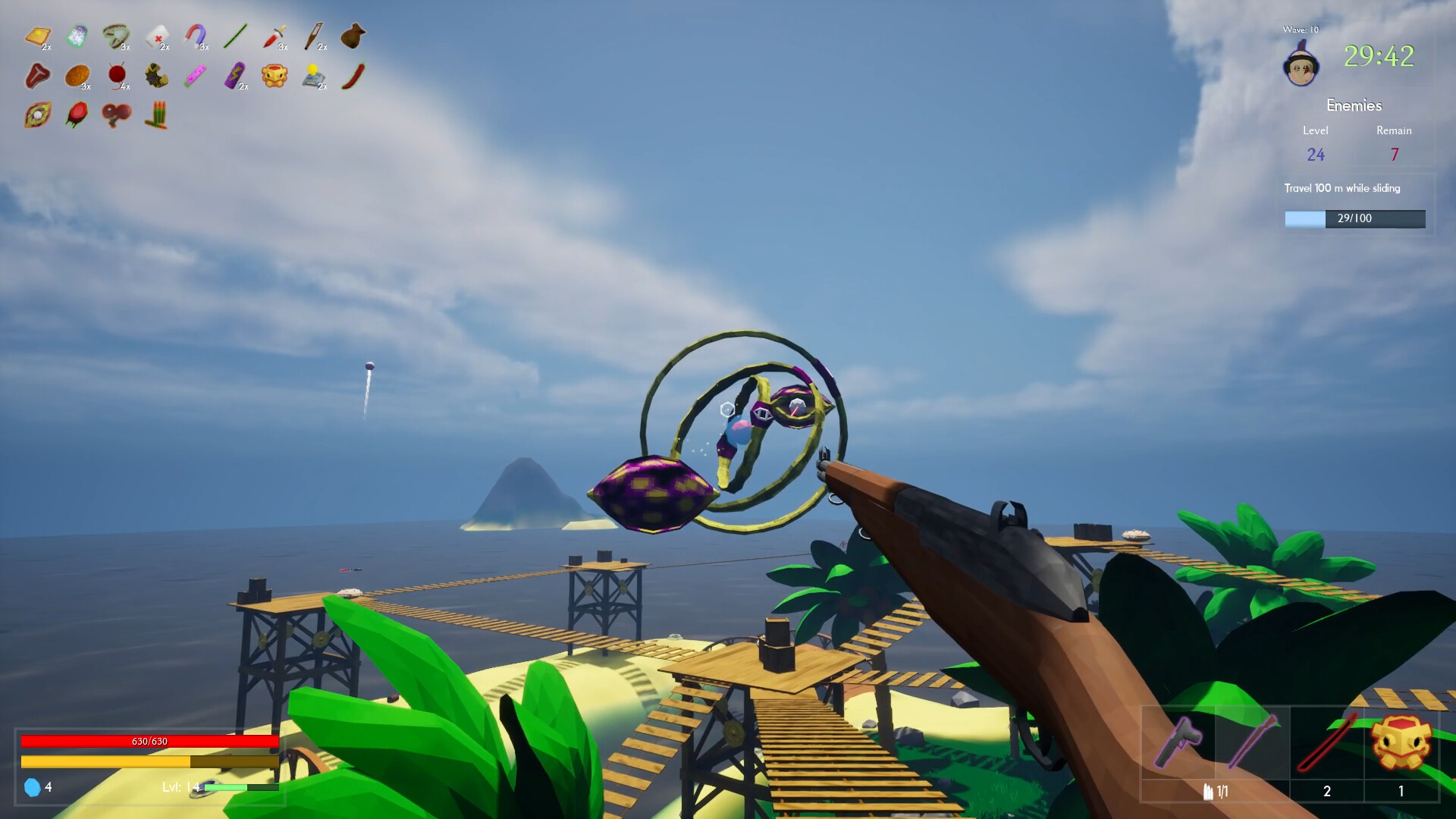The image size is (1456, 819).
Task: Select the purple magnet item
Action: [x=196, y=35]
